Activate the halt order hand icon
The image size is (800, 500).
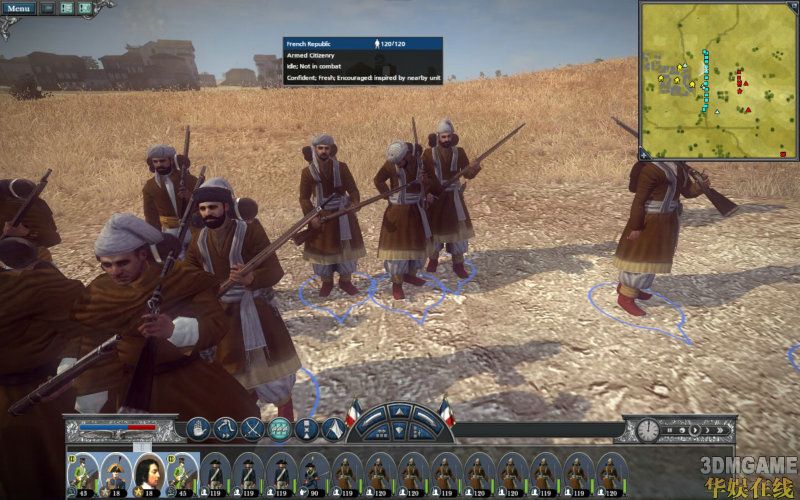pyautogui.click(x=197, y=428)
